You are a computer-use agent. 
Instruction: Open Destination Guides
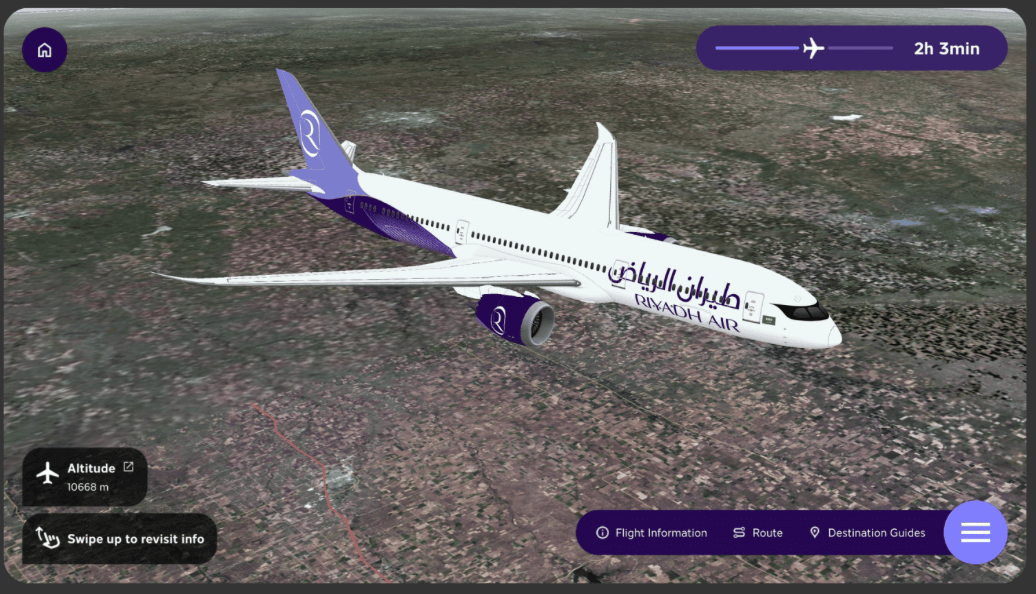click(867, 533)
